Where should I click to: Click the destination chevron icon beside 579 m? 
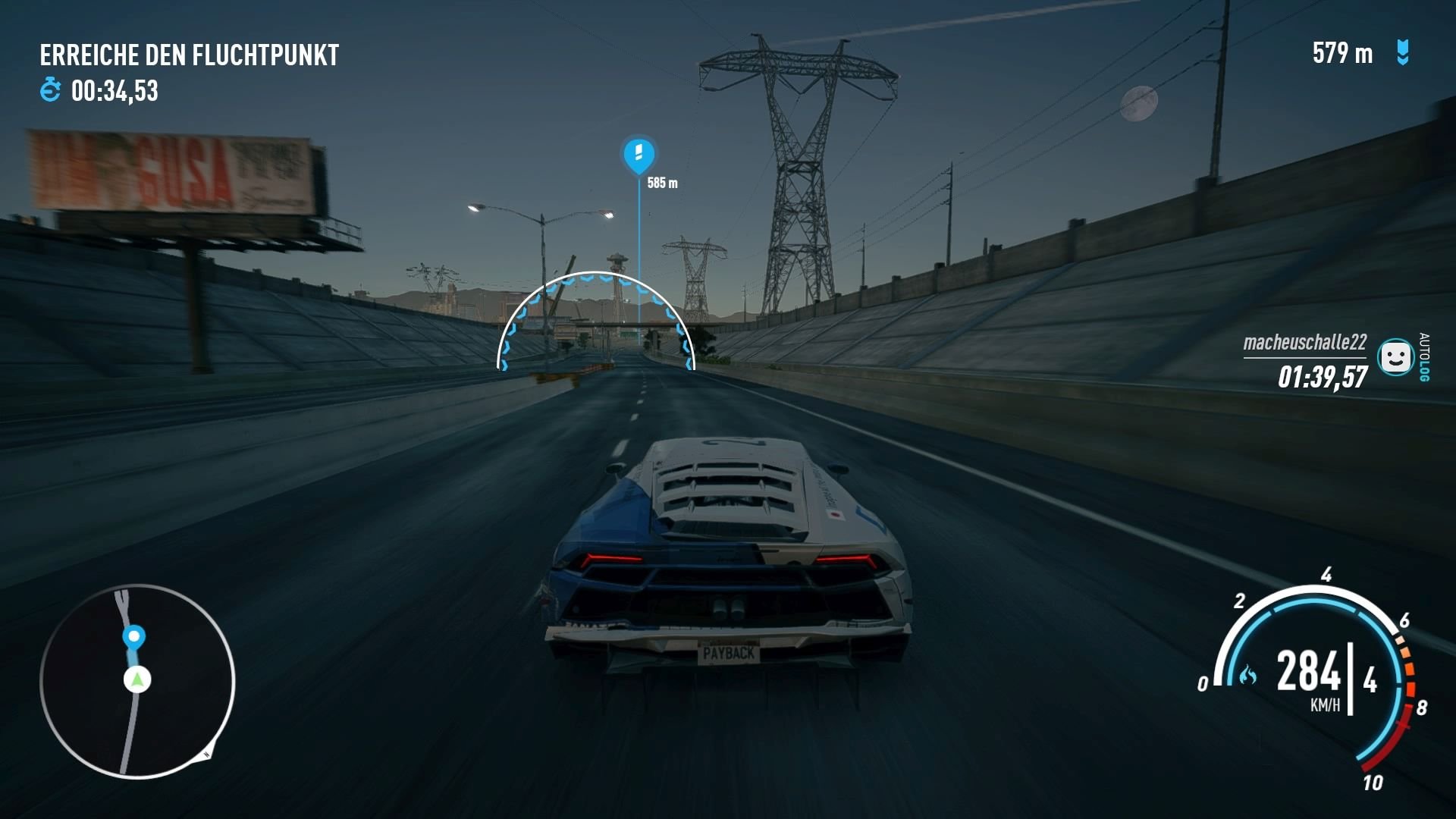click(1402, 53)
